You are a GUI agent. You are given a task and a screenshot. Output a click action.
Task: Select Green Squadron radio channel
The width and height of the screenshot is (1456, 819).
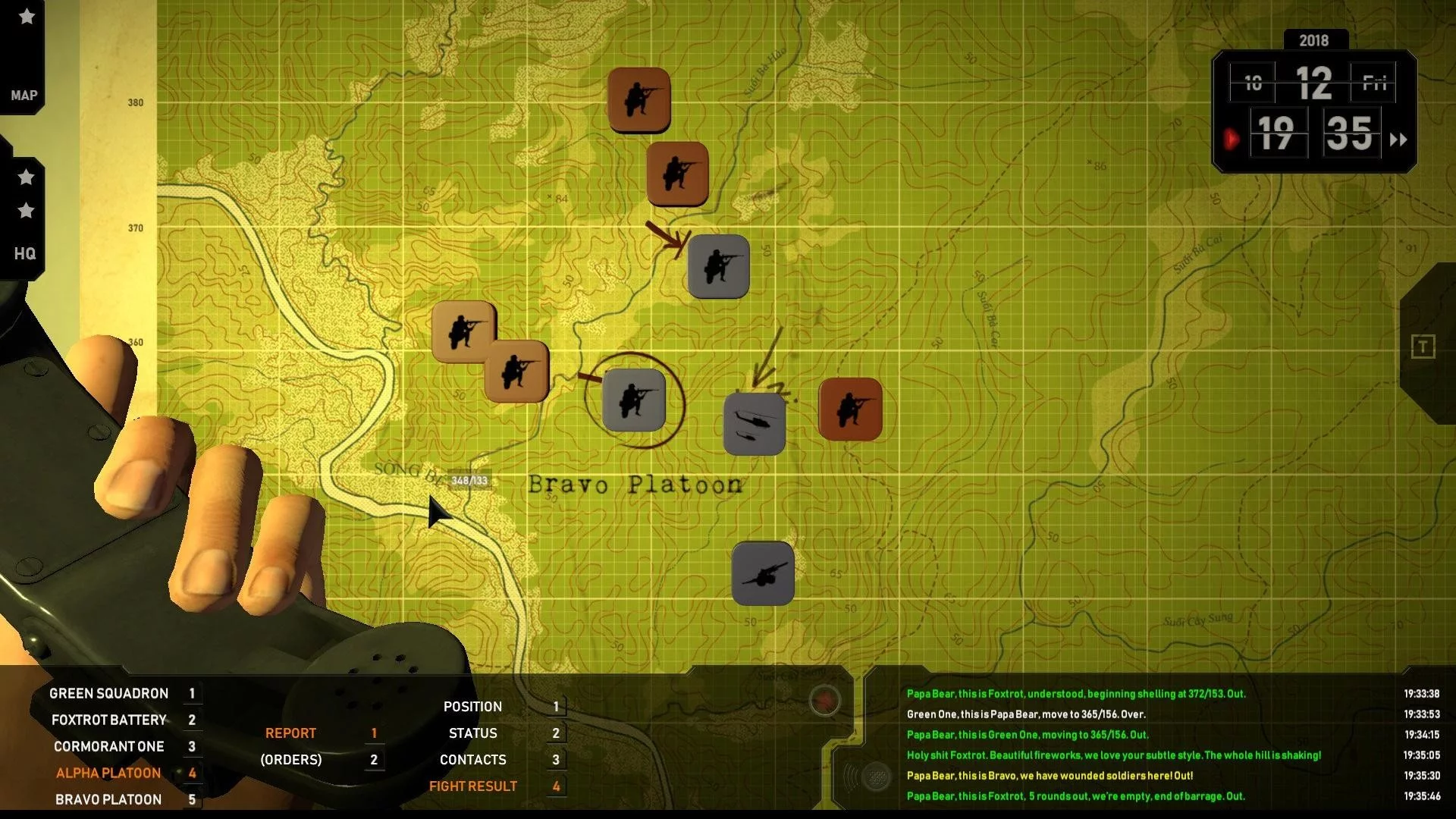click(108, 693)
